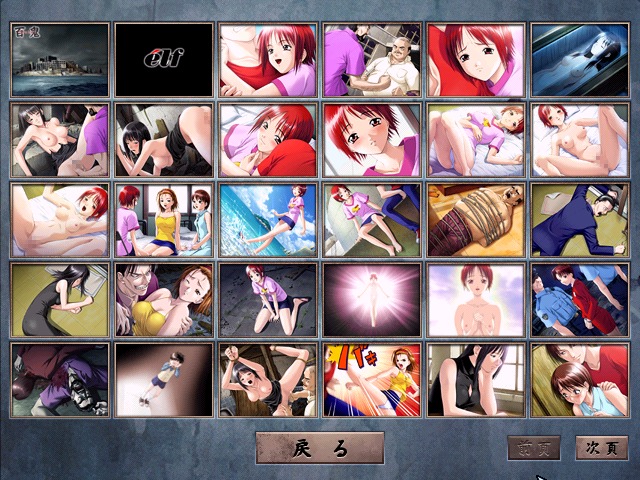Image resolution: width=640 pixels, height=480 pixels.
Task: Select the 前頁 previous page button
Action: tap(533, 448)
